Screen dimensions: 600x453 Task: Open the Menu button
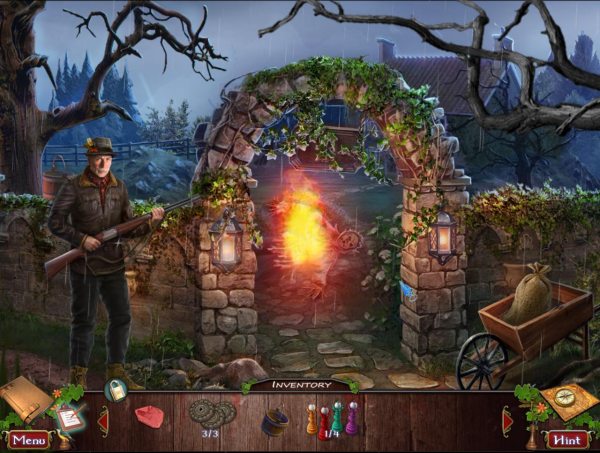[x=28, y=439]
